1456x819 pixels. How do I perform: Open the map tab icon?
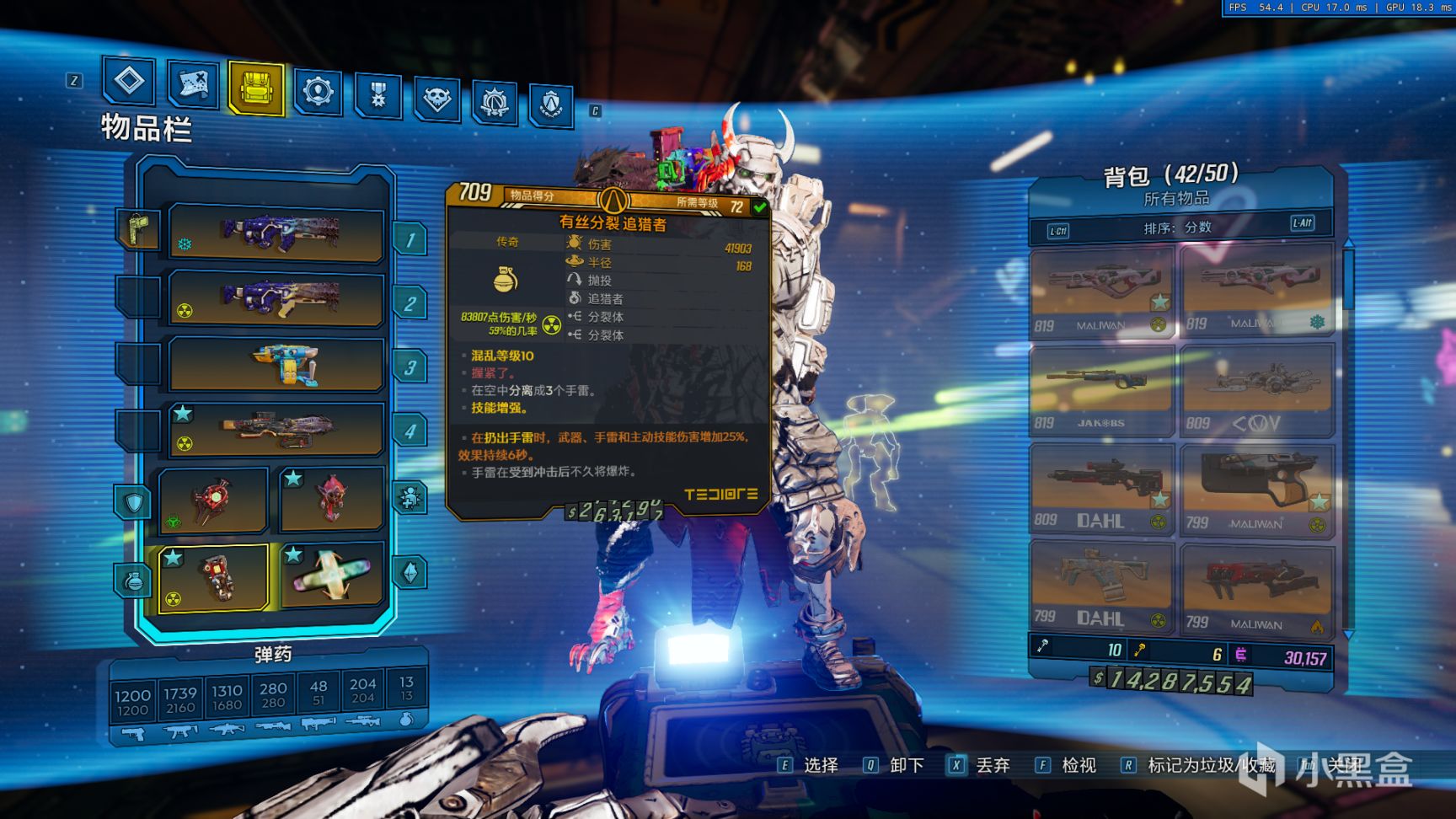coord(193,84)
